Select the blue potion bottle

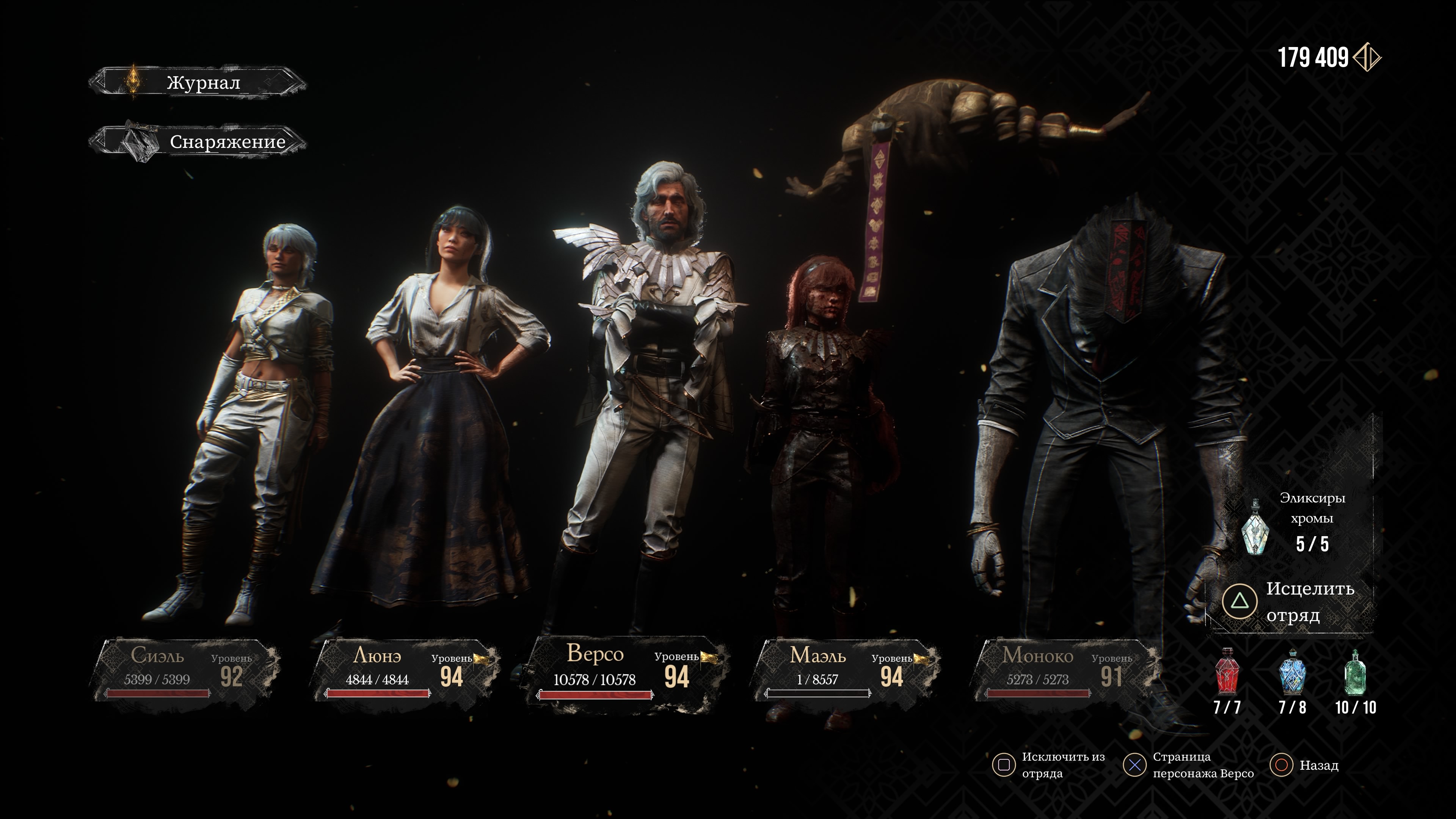(1292, 673)
